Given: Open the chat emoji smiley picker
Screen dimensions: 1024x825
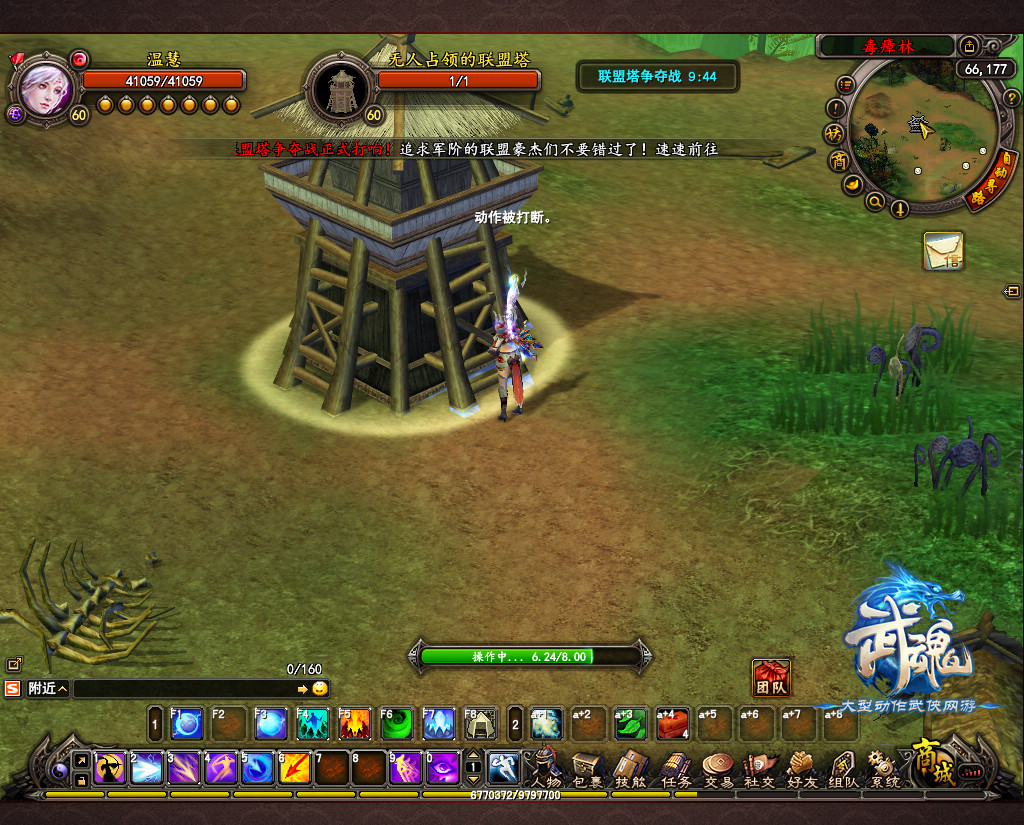Looking at the screenshot, I should (x=319, y=689).
